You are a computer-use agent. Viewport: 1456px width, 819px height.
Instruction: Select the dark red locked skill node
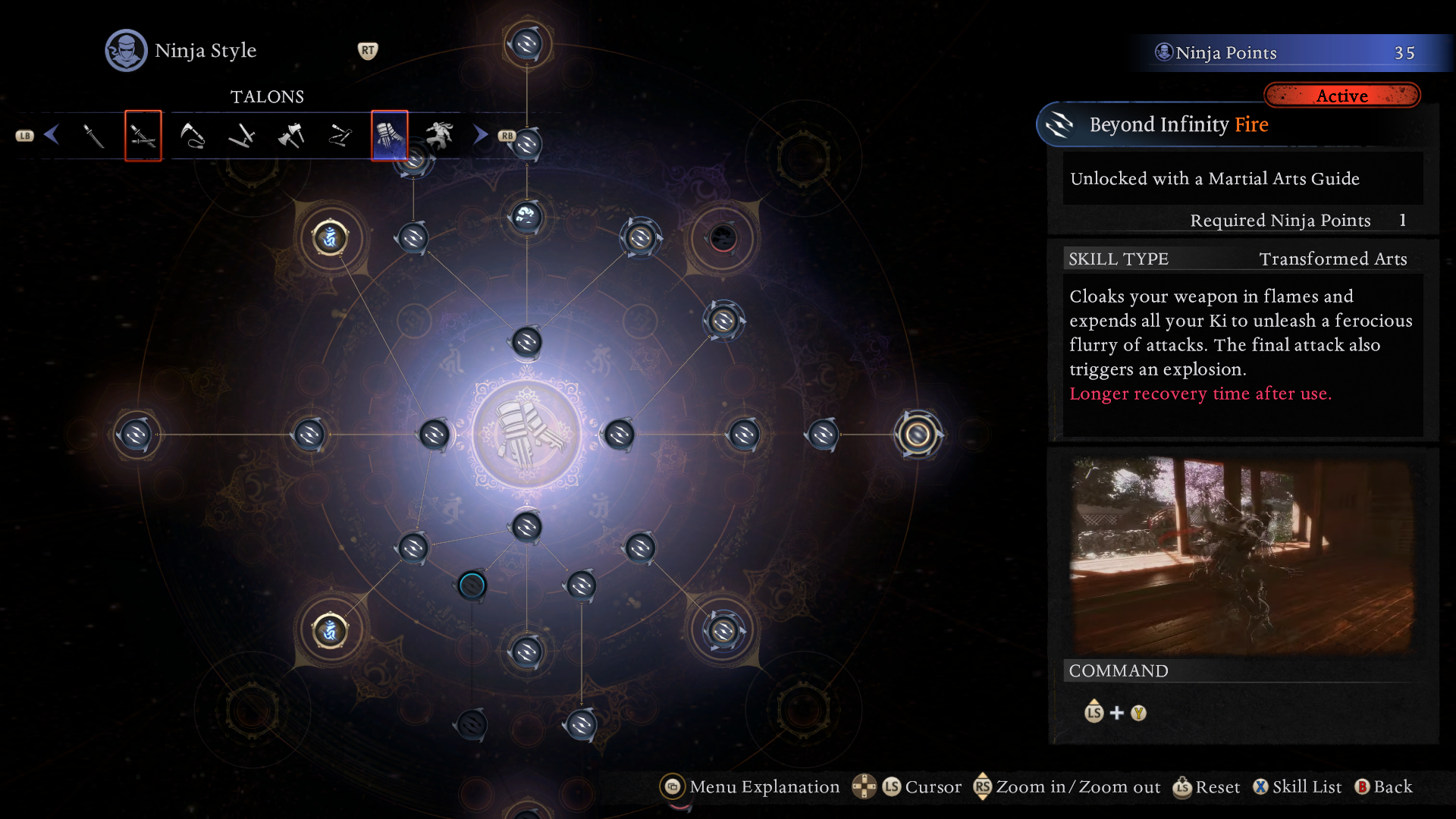[723, 238]
